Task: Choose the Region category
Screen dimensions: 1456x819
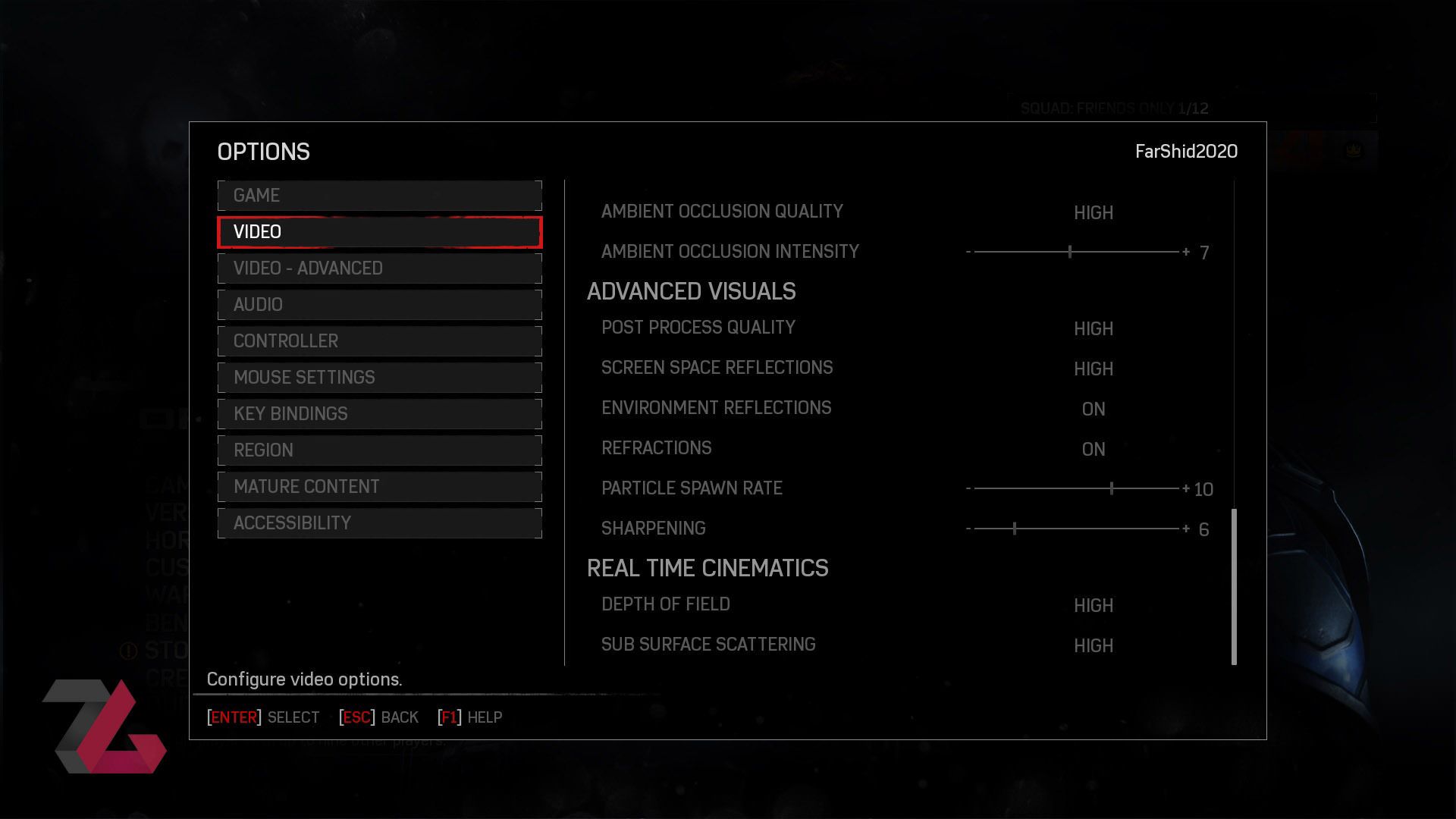Action: (379, 450)
